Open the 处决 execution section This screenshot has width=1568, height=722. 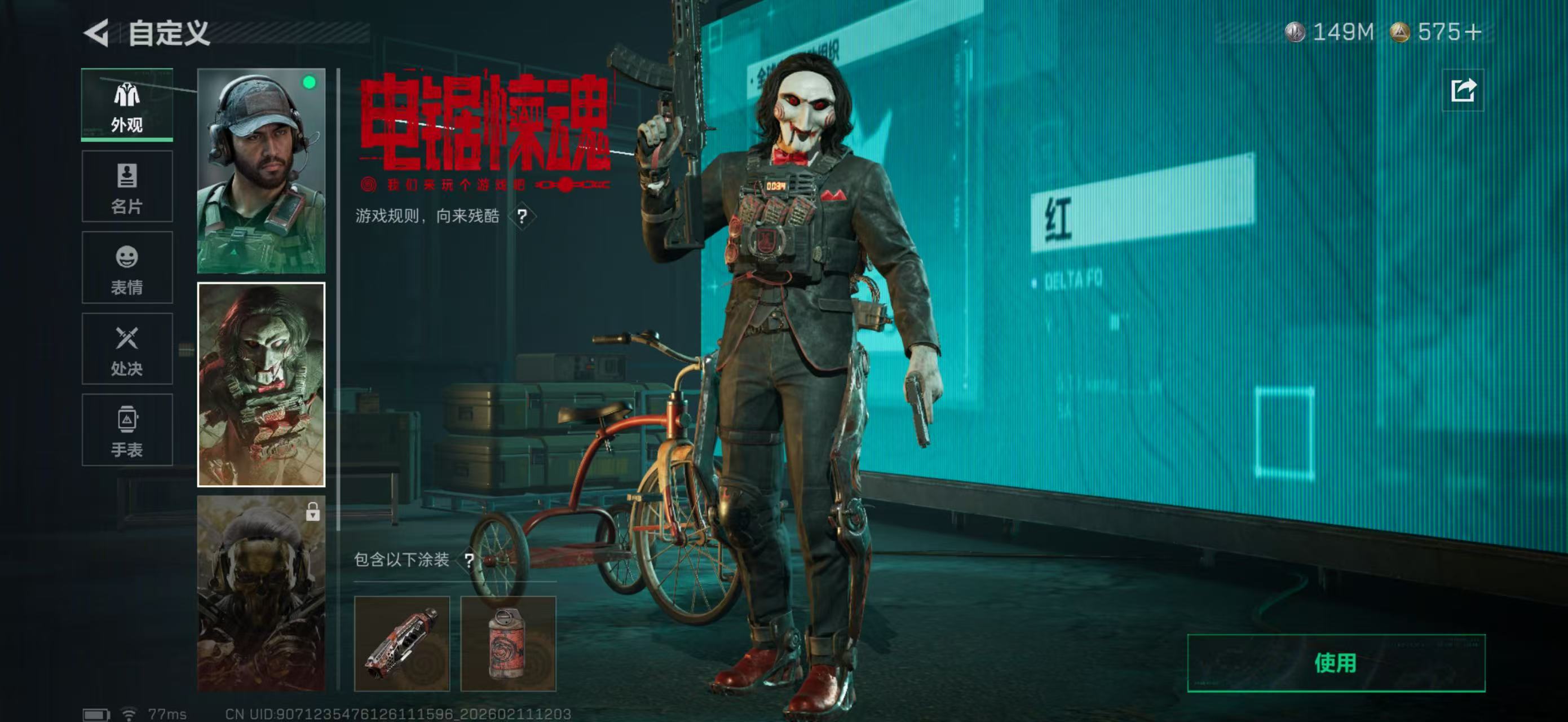click(x=127, y=349)
